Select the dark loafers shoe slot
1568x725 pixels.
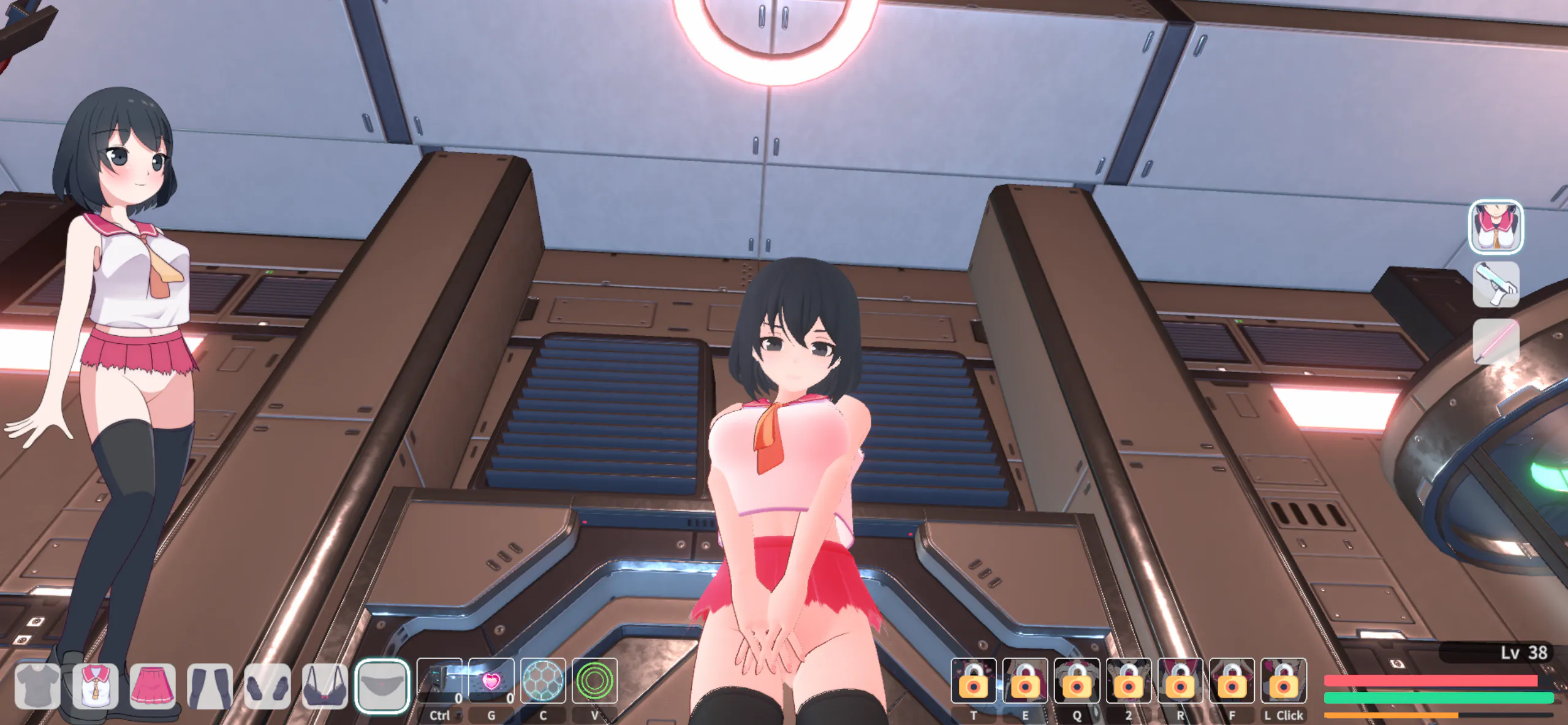point(268,686)
